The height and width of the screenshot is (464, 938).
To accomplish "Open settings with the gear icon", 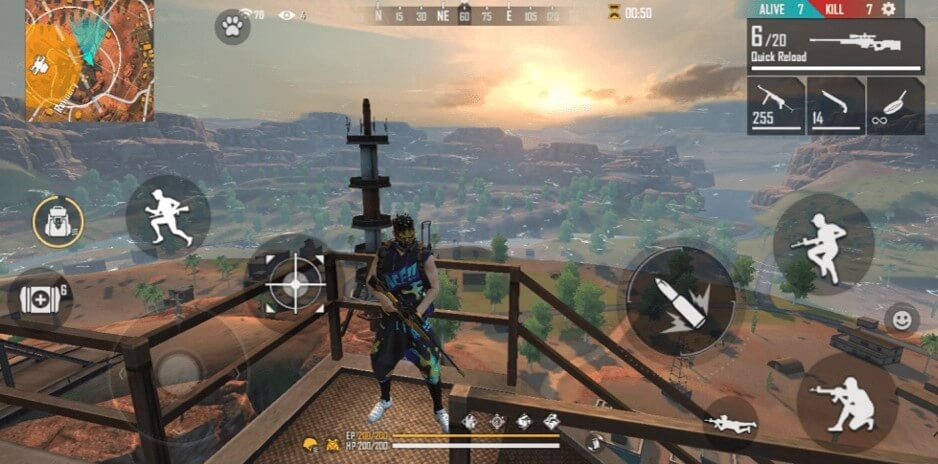I will click(x=887, y=9).
